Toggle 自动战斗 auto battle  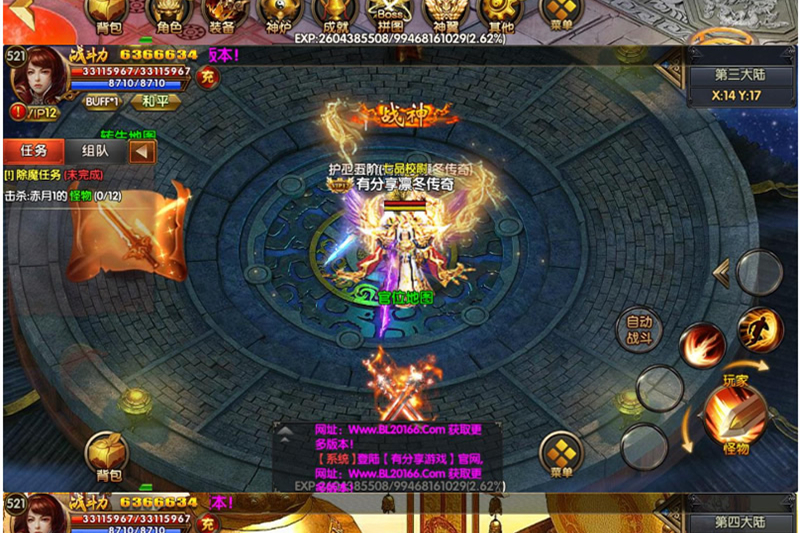click(x=639, y=328)
